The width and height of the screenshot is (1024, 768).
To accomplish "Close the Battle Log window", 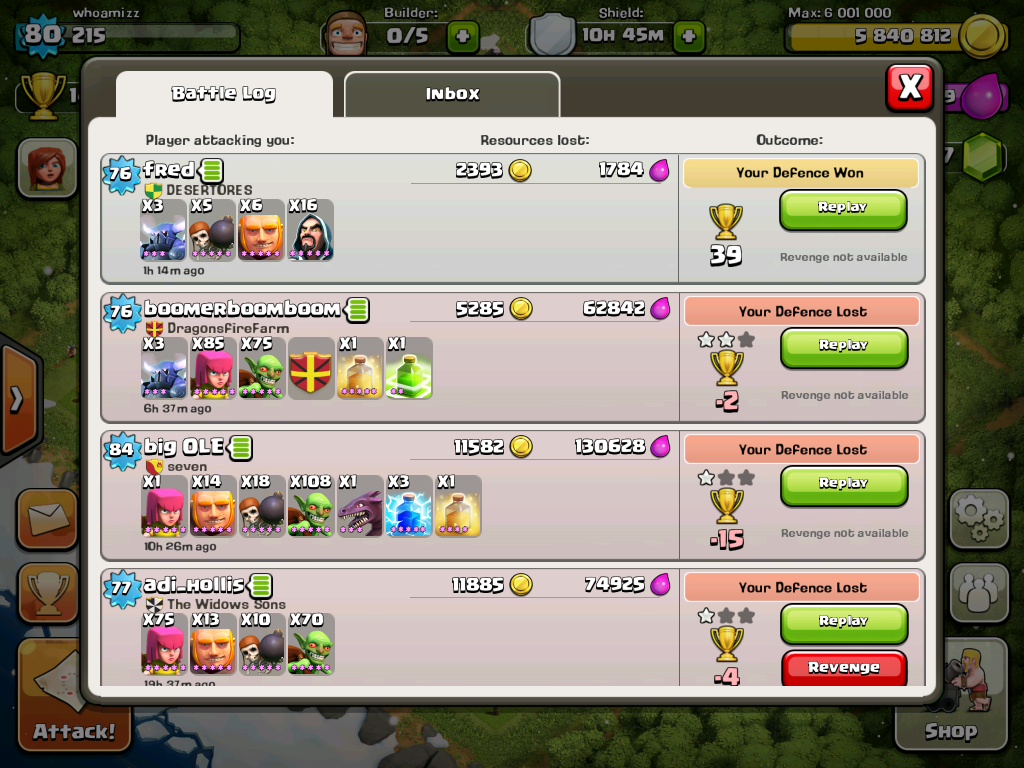I will coord(909,88).
